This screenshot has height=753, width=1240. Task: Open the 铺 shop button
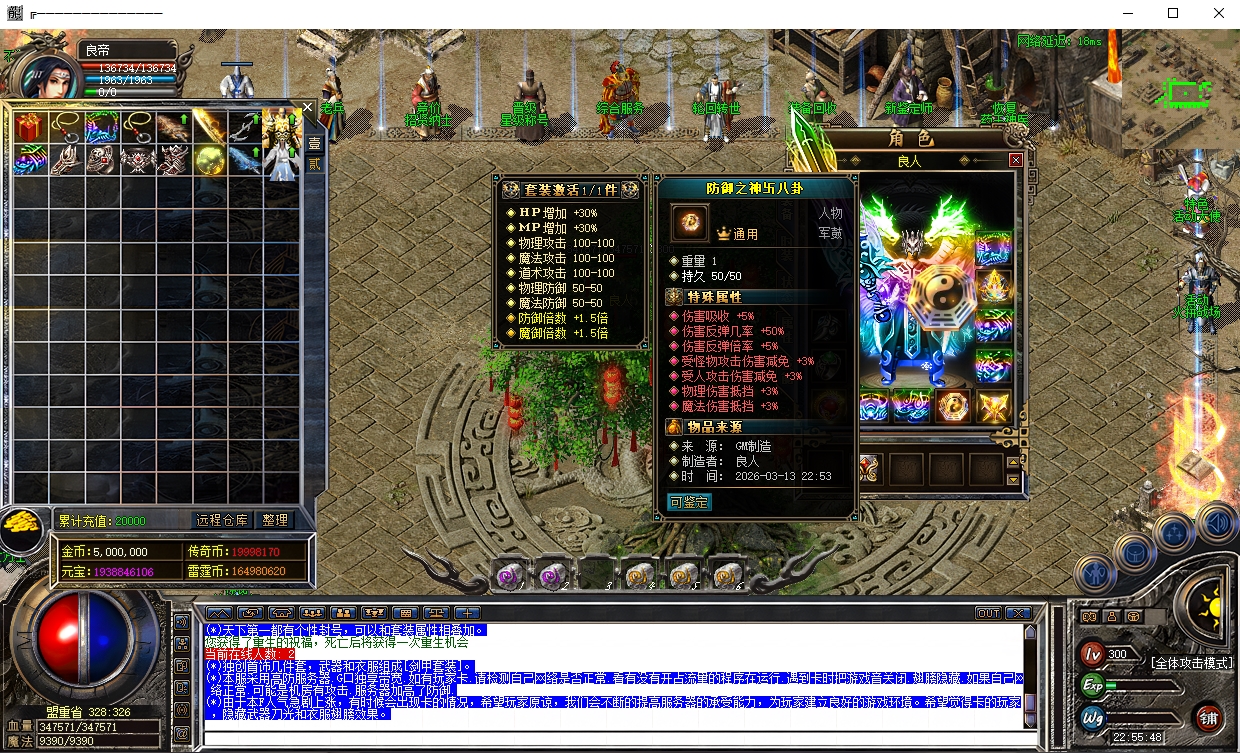click(1208, 717)
